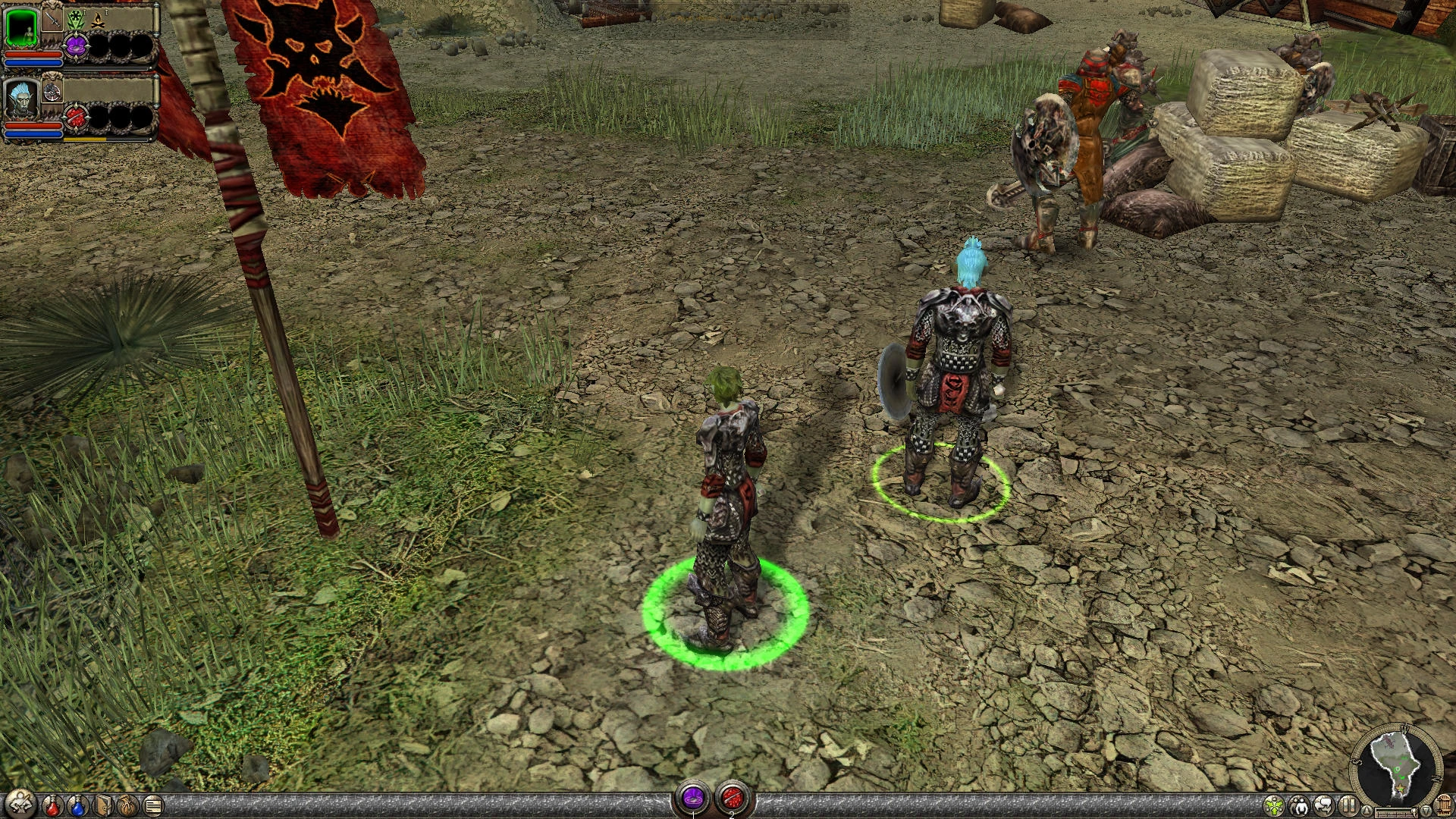
Task: Open the quest journal
Action: click(x=153, y=807)
